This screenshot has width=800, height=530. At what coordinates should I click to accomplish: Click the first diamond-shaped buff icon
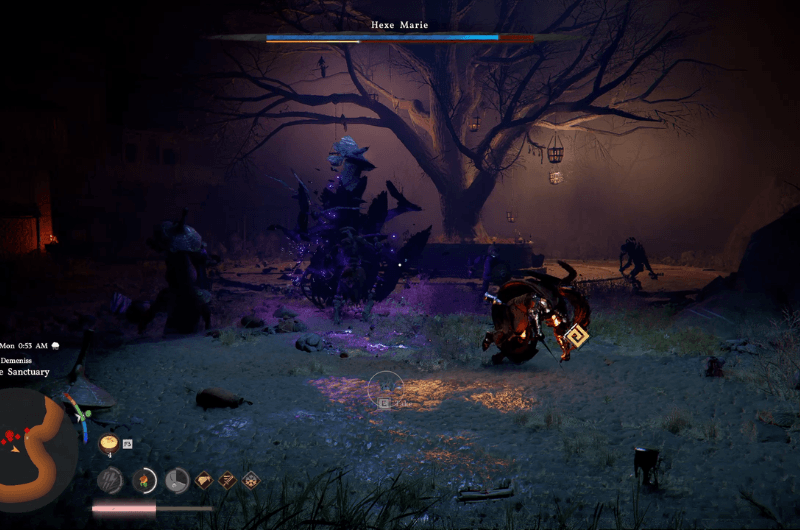204,480
